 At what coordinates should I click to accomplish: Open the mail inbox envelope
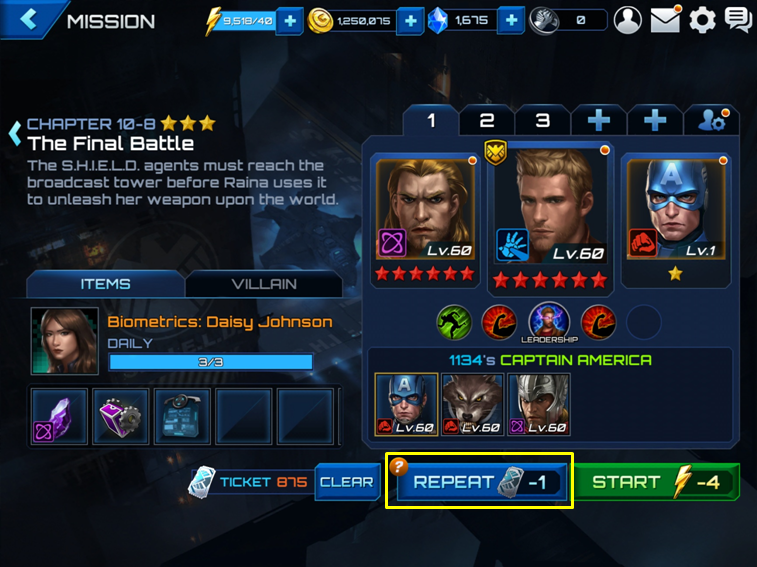pos(665,20)
